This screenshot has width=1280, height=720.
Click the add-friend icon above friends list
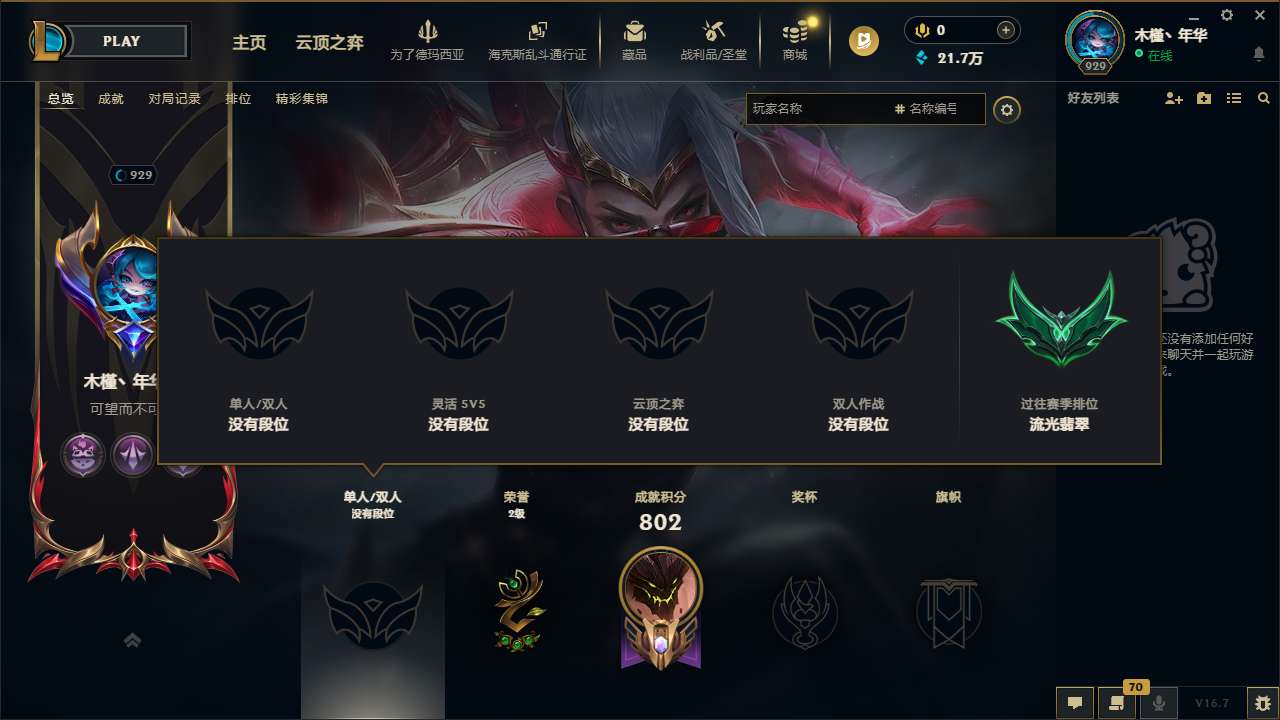[1172, 98]
